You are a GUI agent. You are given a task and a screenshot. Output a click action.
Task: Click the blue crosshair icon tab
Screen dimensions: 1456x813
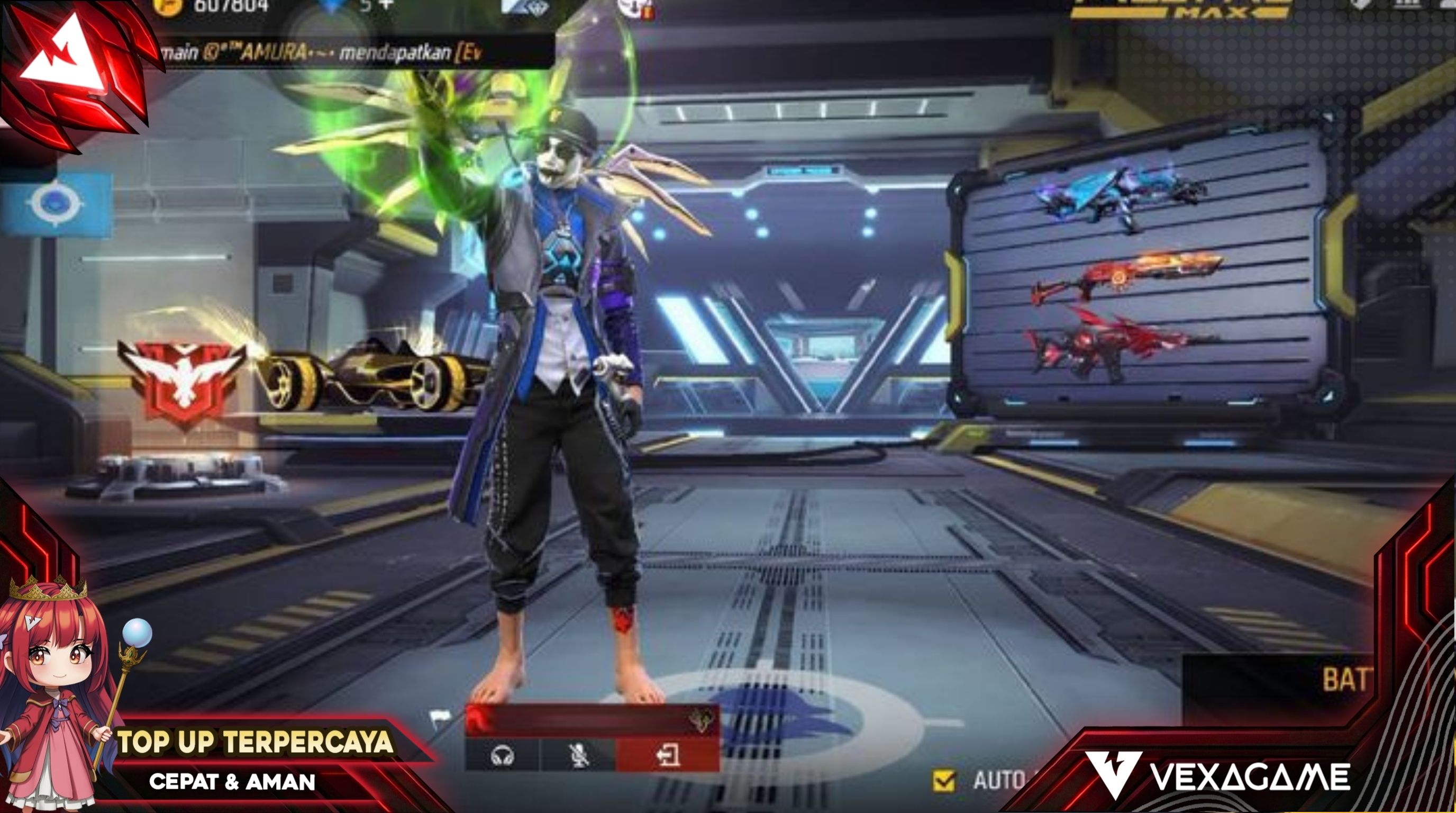point(55,204)
